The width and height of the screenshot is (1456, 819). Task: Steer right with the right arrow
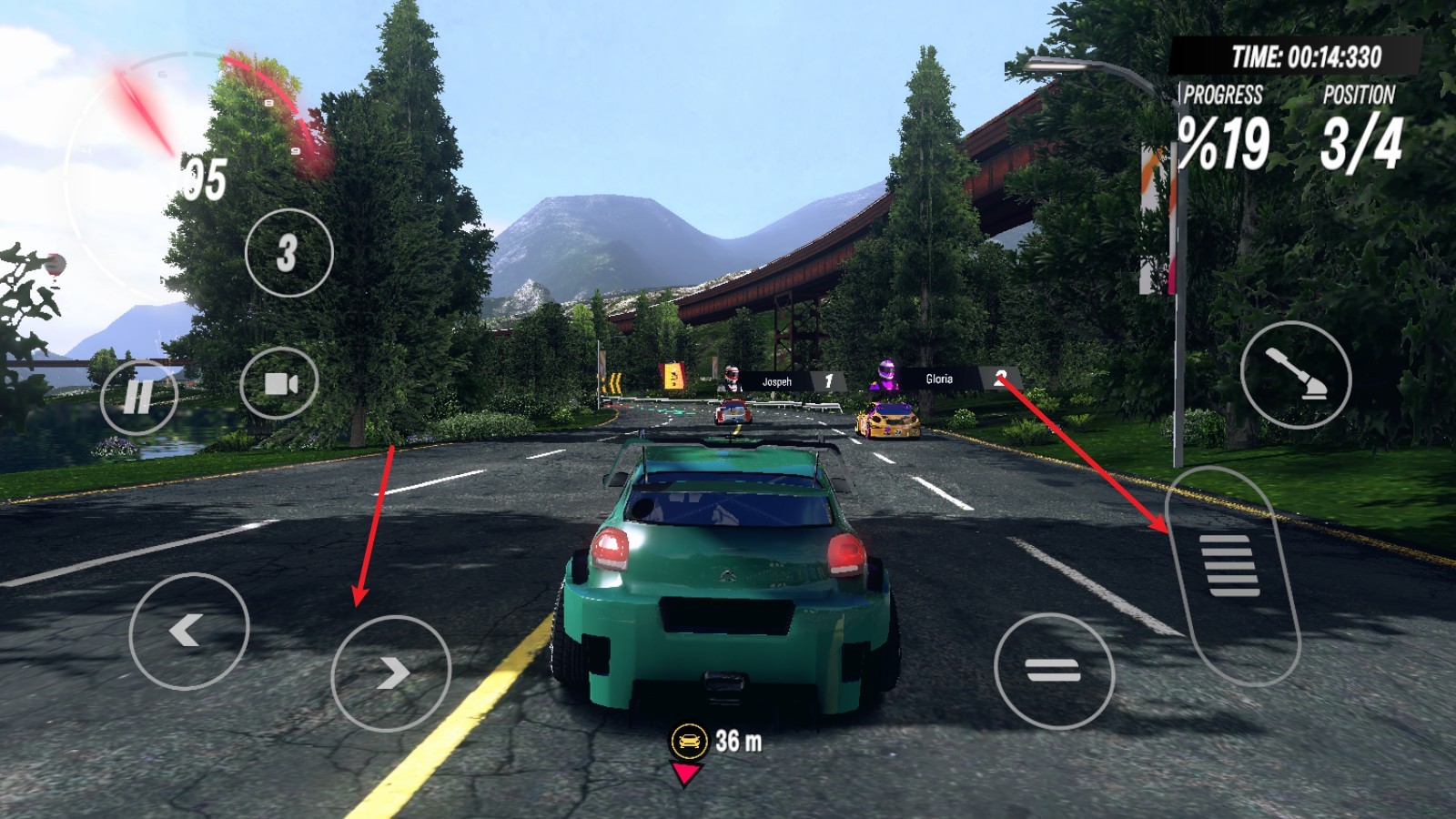pyautogui.click(x=390, y=673)
